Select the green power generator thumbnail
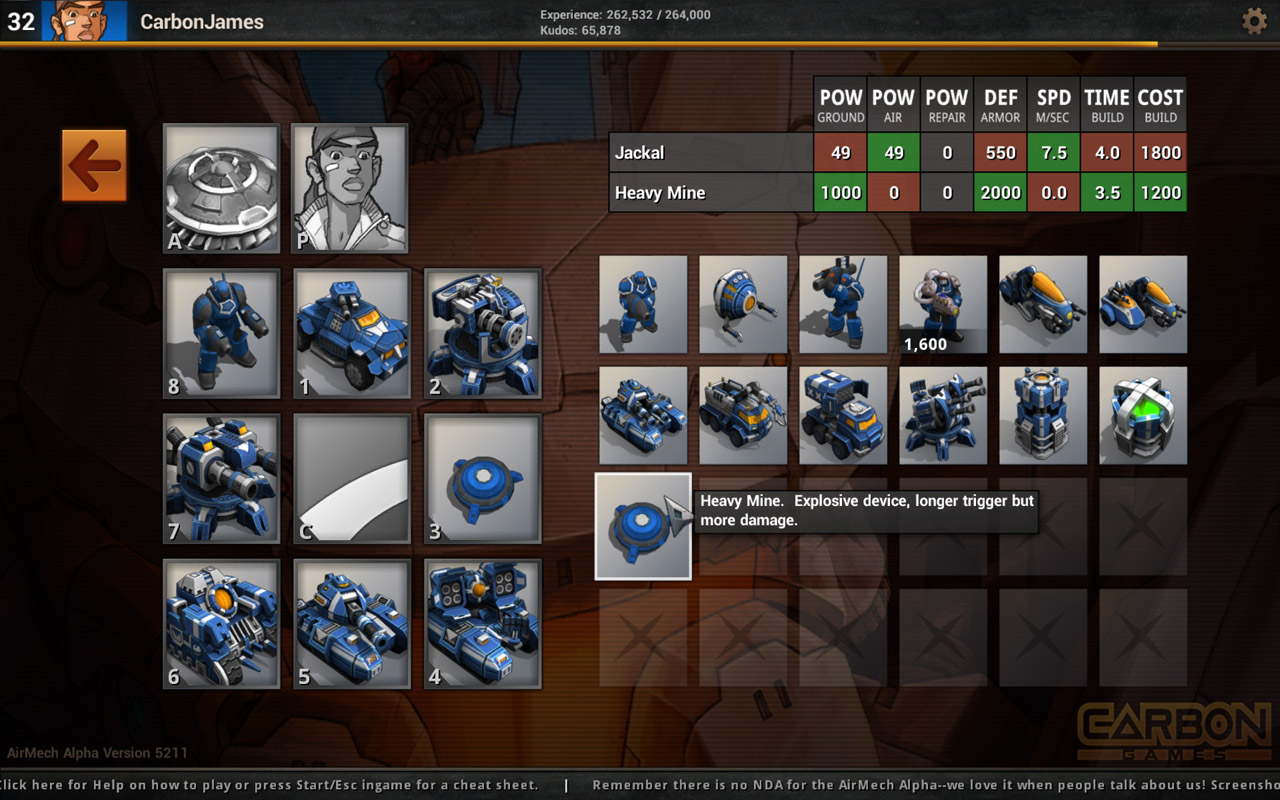 pyautogui.click(x=1143, y=413)
